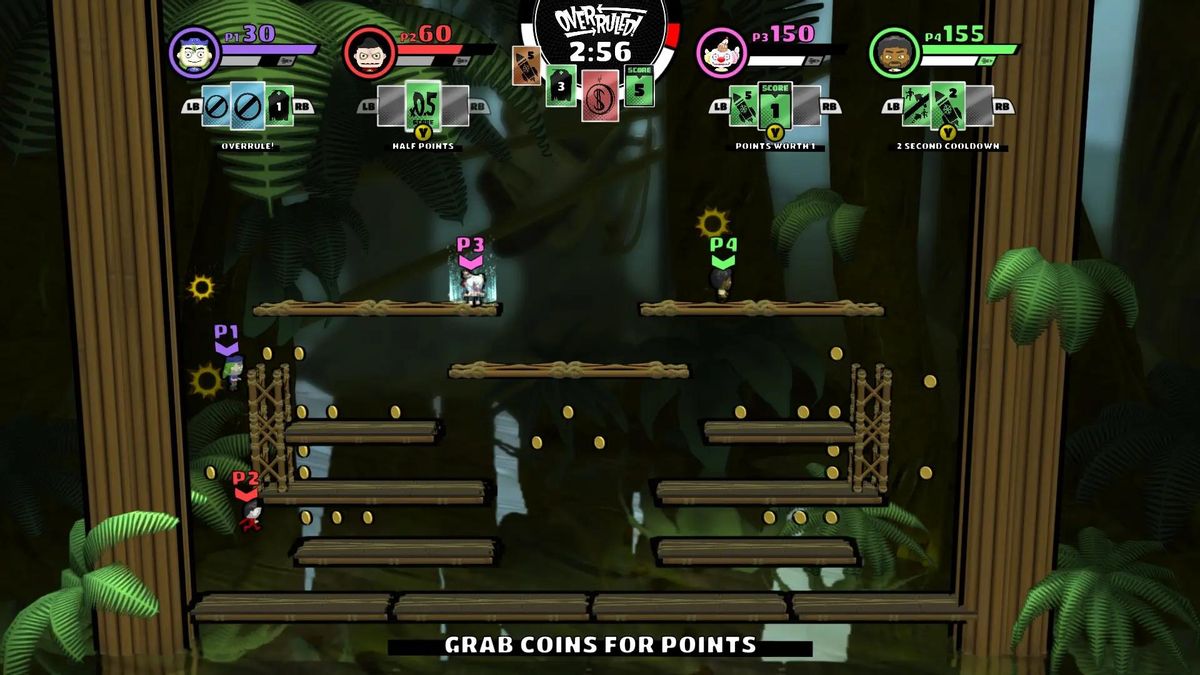Click P1's purple character portrait
This screenshot has width=1200, height=675.
click(x=194, y=53)
